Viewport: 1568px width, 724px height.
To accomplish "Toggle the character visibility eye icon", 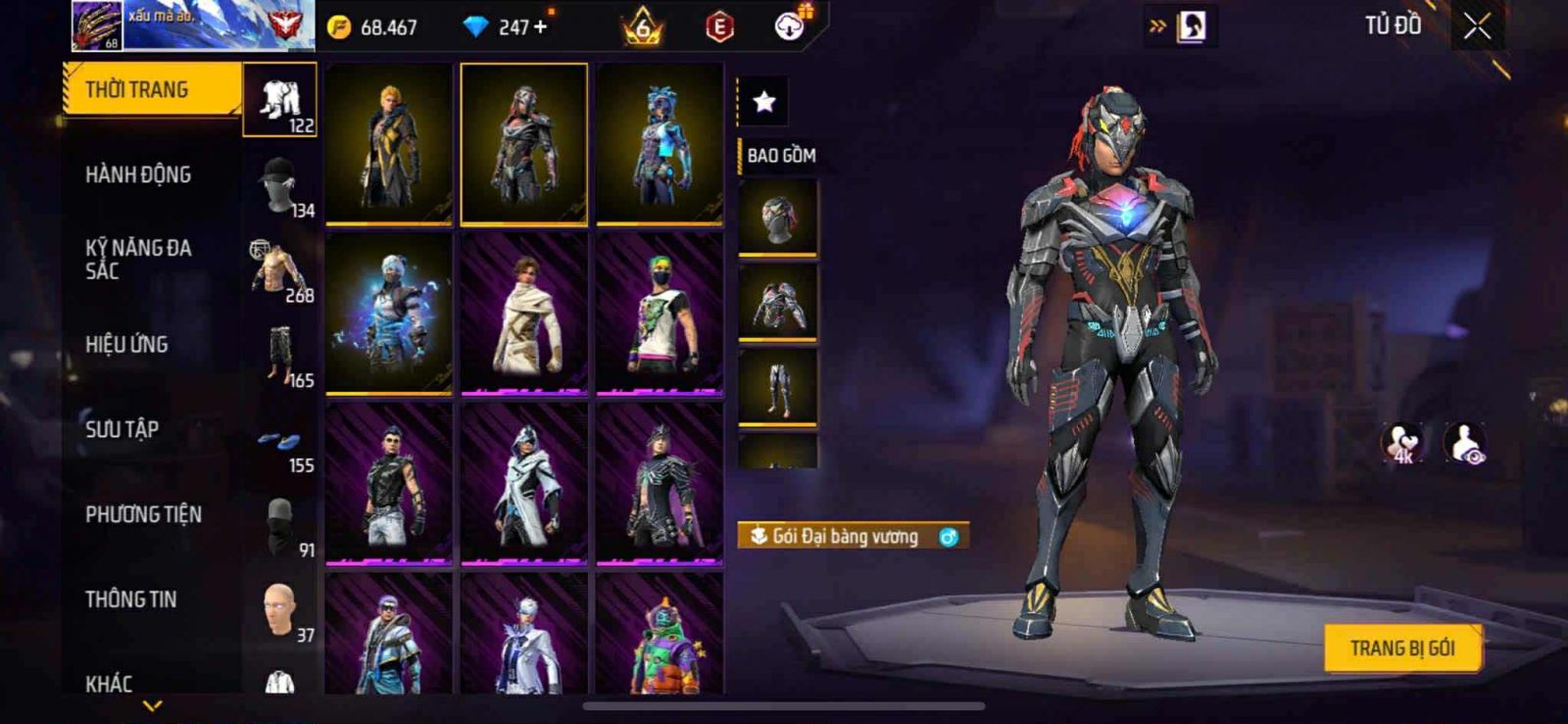I will click(x=1465, y=443).
